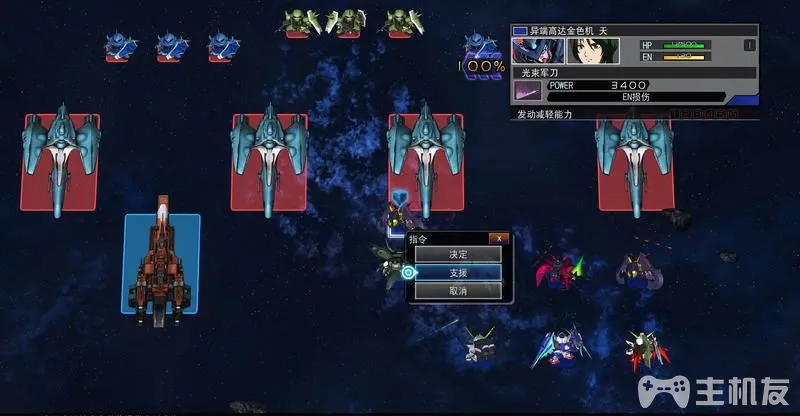Click the small info button beside the HP bar

750,45
